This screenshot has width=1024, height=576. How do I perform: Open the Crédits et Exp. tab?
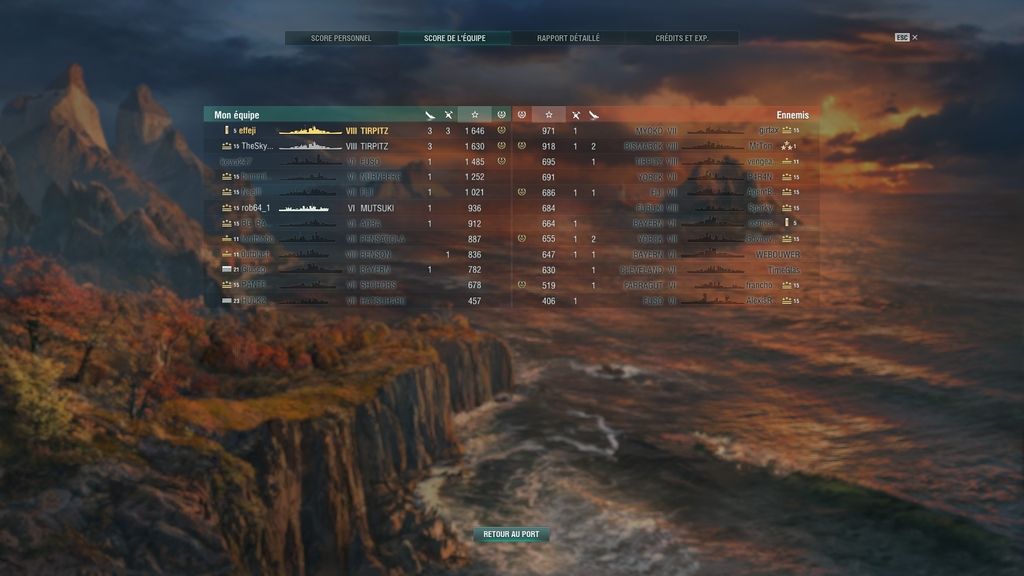point(682,38)
